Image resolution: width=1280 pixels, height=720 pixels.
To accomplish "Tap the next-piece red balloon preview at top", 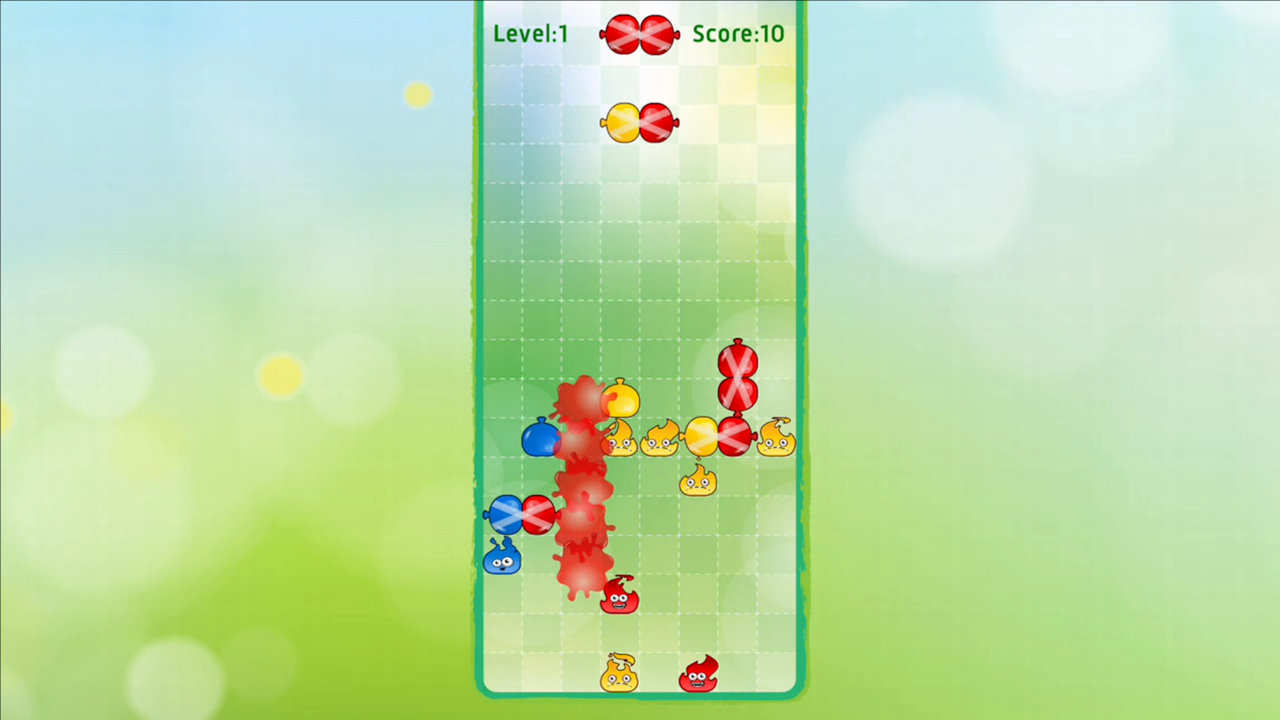I will (x=639, y=33).
